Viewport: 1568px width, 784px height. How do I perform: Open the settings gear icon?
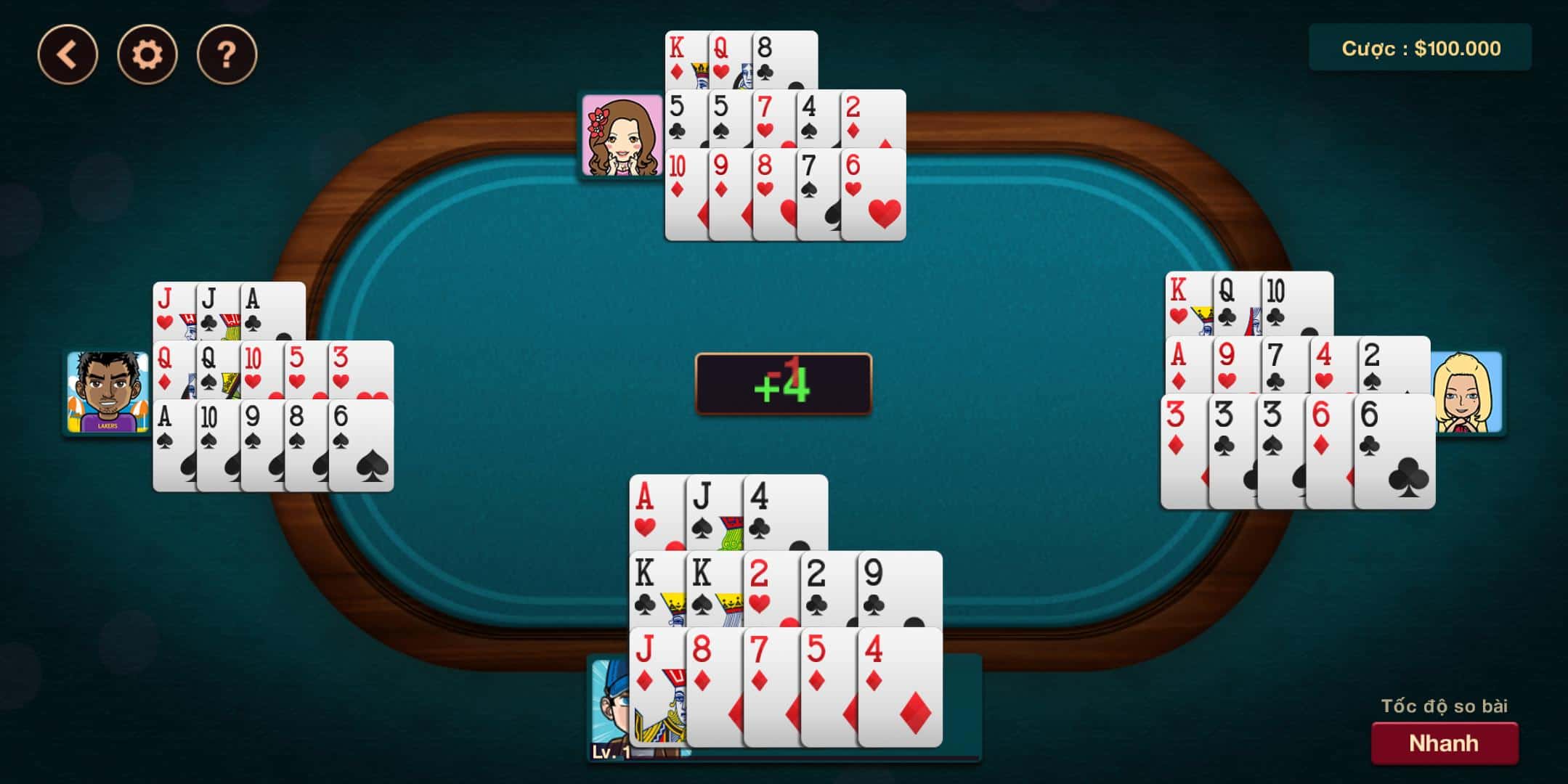coord(147,53)
